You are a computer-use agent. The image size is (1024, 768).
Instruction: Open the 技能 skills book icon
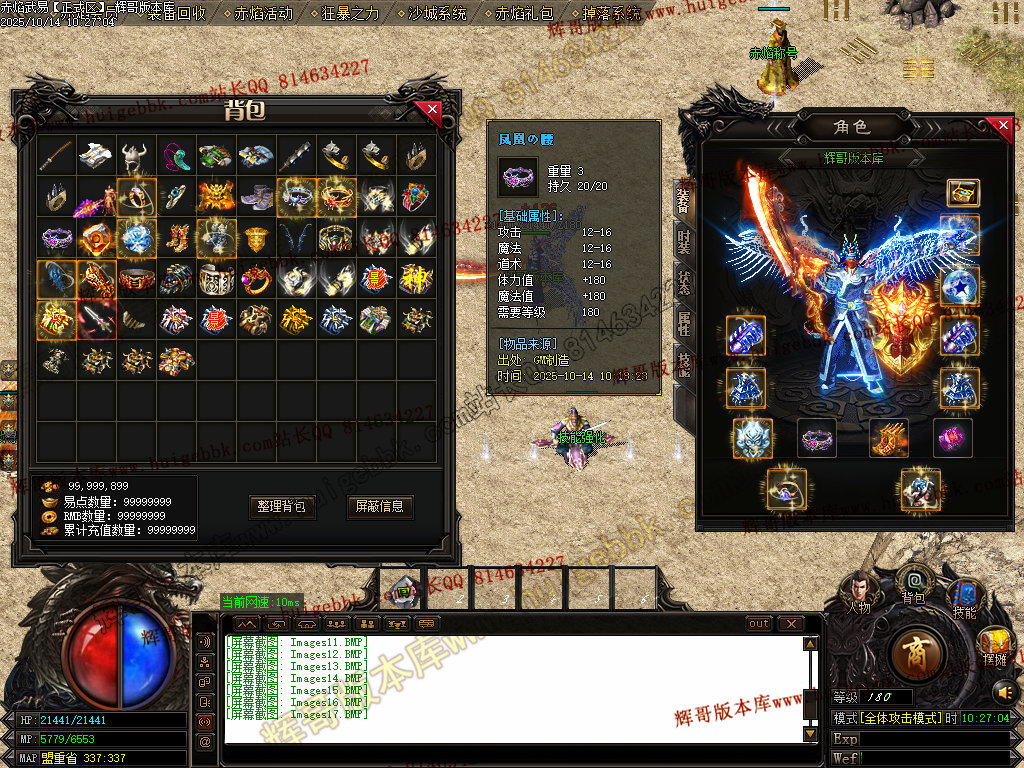(x=964, y=594)
